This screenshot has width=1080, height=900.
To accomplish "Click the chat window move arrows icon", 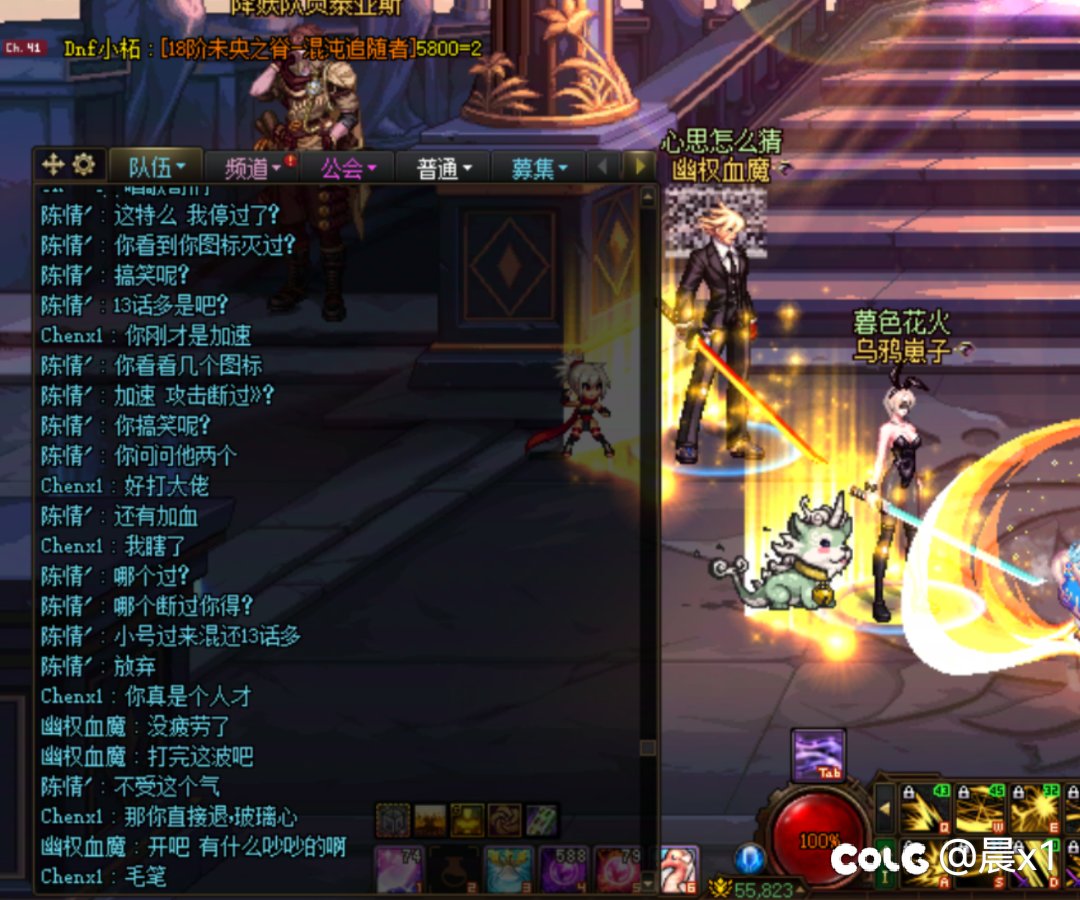I will (53, 164).
